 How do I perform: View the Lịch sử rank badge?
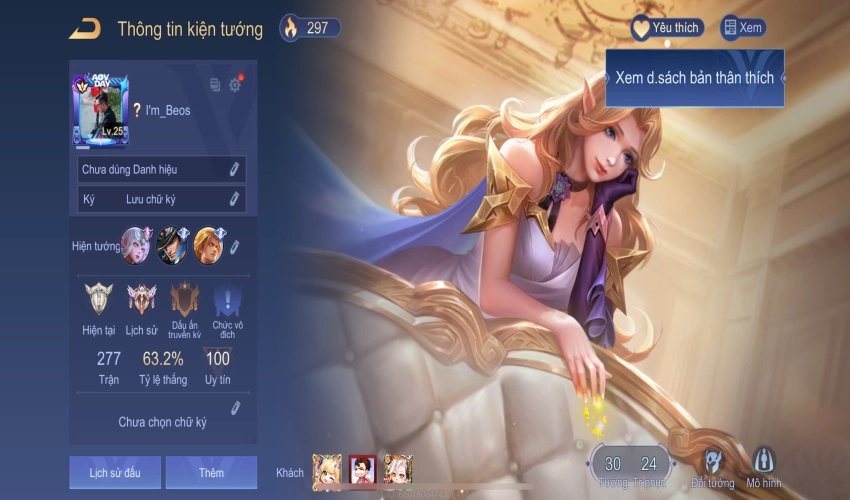(141, 299)
